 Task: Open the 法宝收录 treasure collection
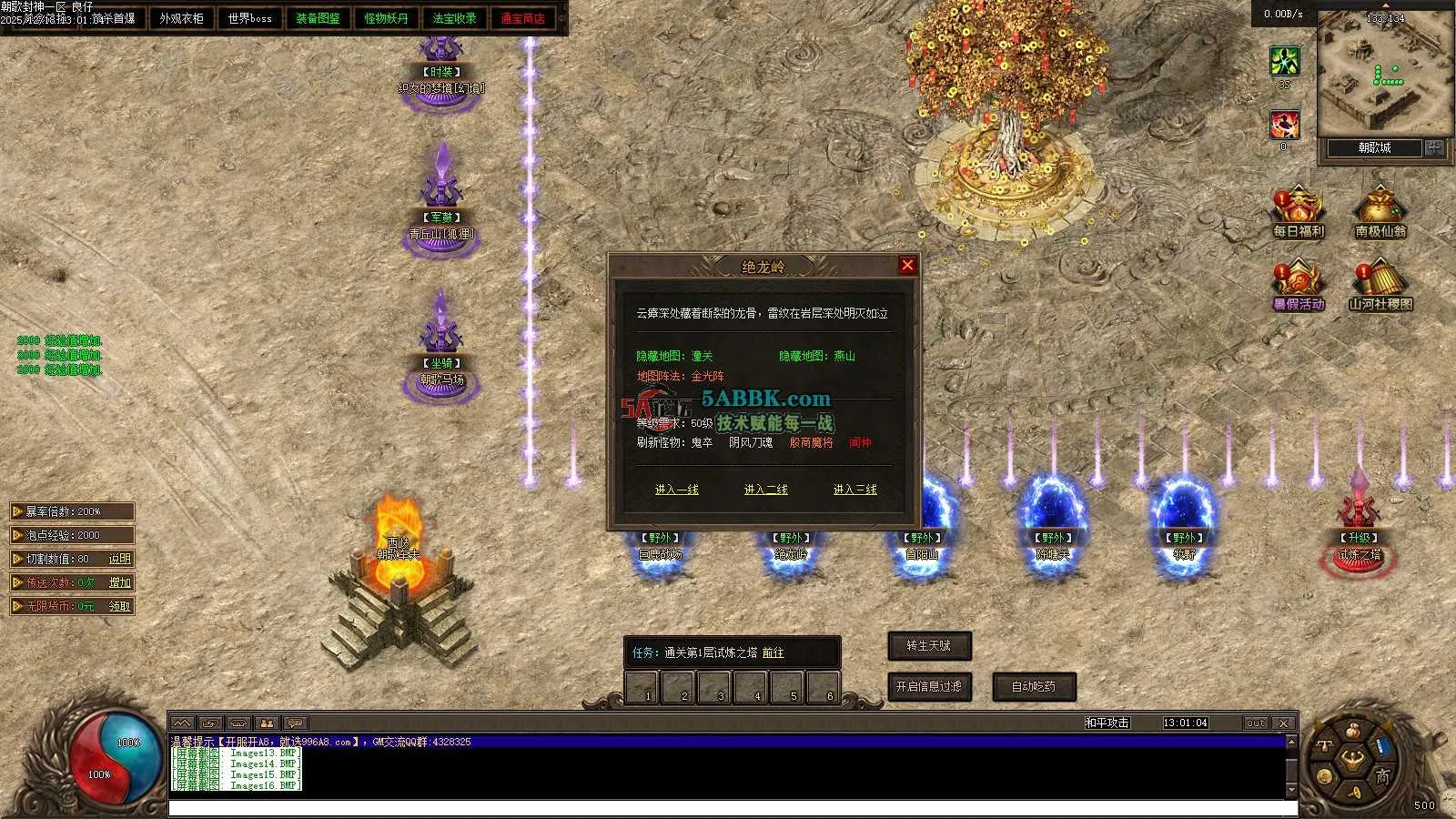coord(454,18)
